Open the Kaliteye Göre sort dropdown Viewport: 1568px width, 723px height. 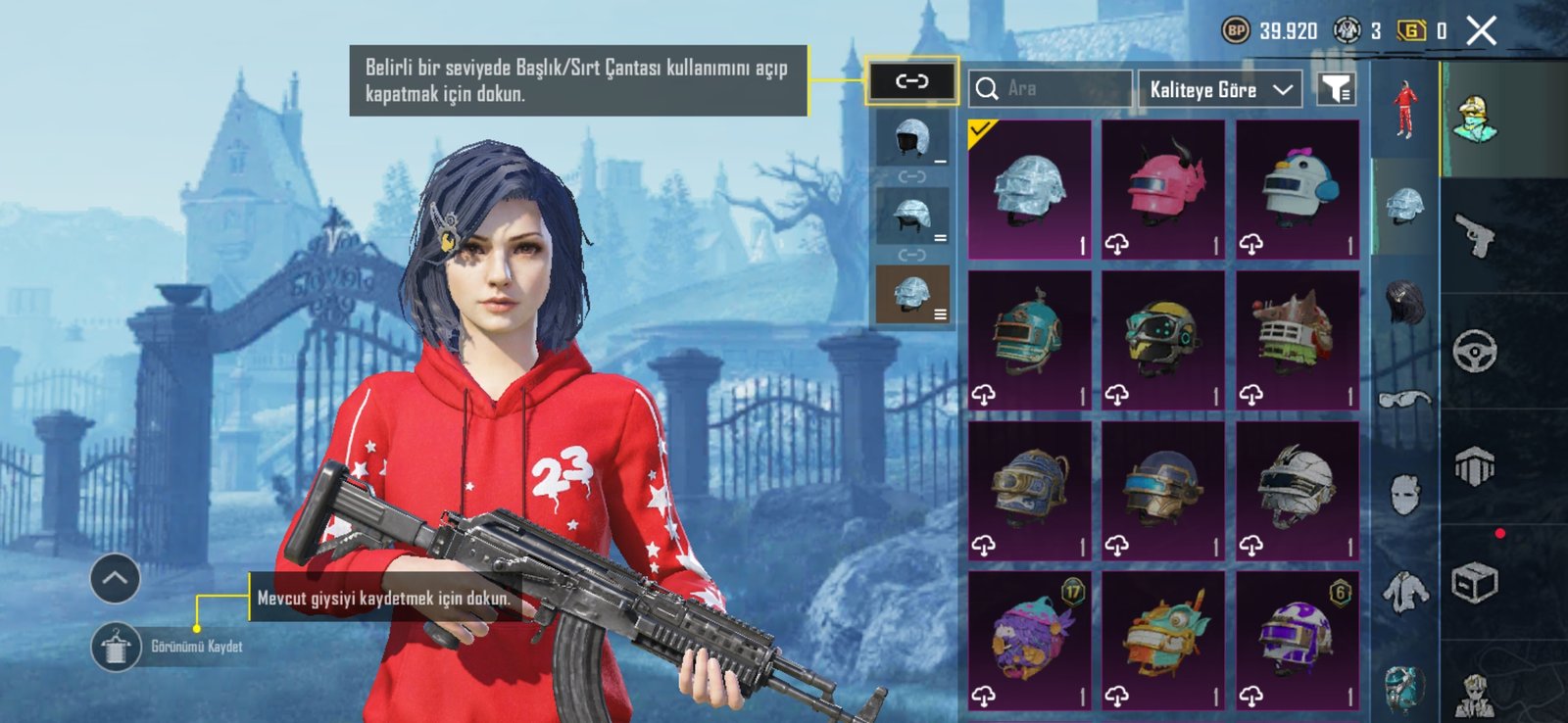tap(1220, 89)
